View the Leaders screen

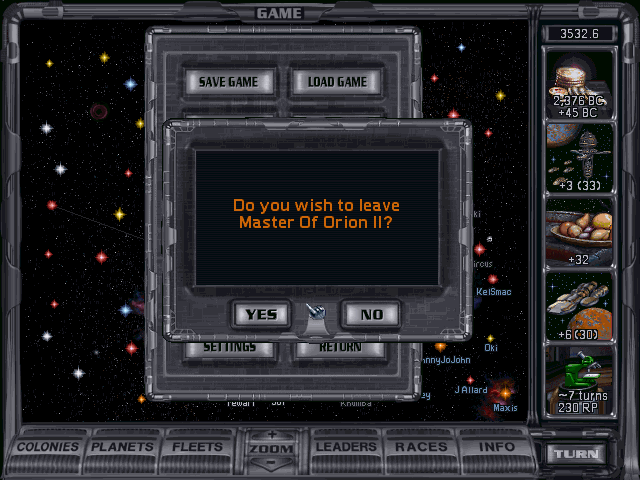346,447
